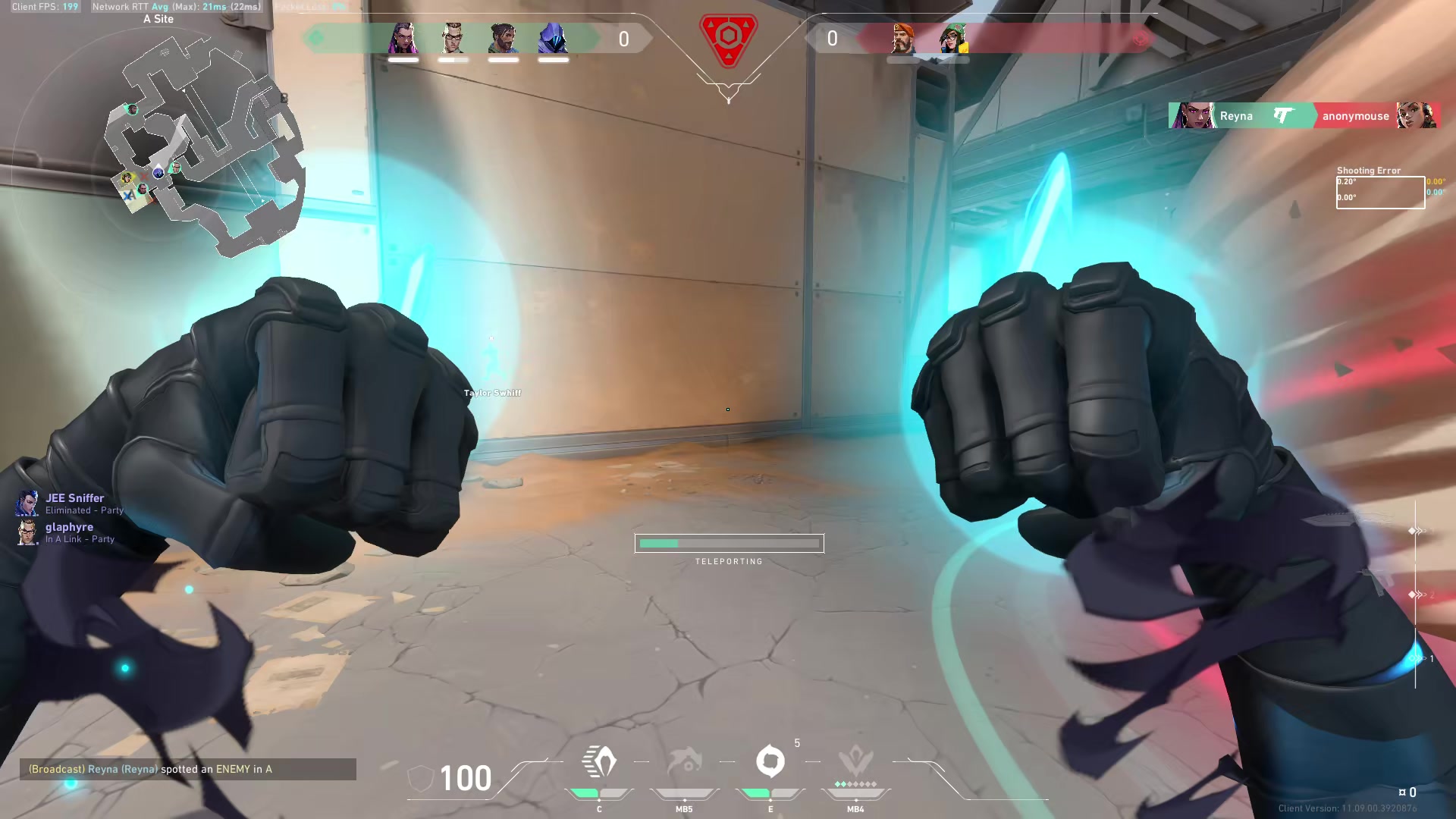The image size is (1456, 819).
Task: Click the red spike icon at top center
Action: [728, 39]
